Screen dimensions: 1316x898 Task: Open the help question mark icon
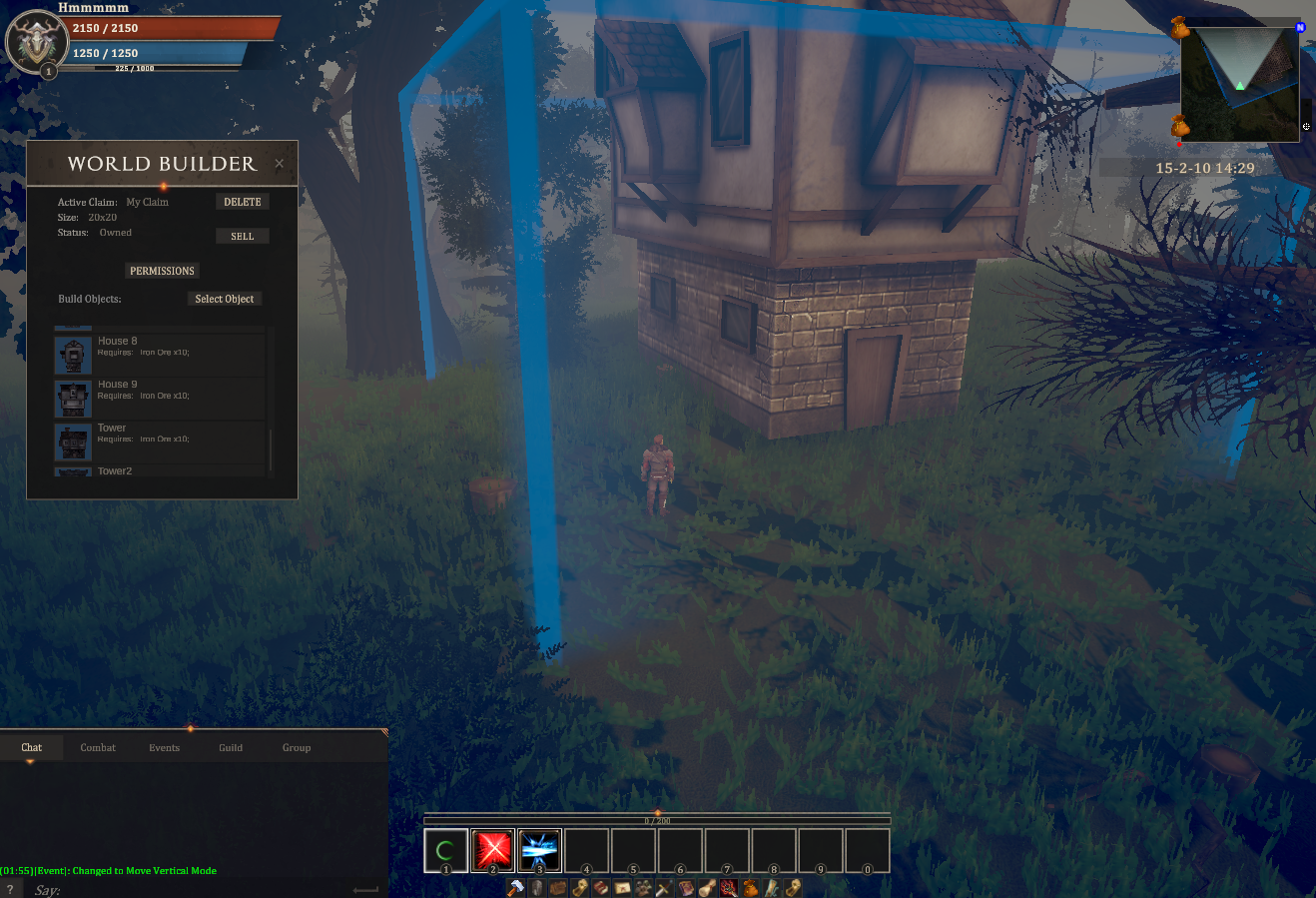[10, 890]
